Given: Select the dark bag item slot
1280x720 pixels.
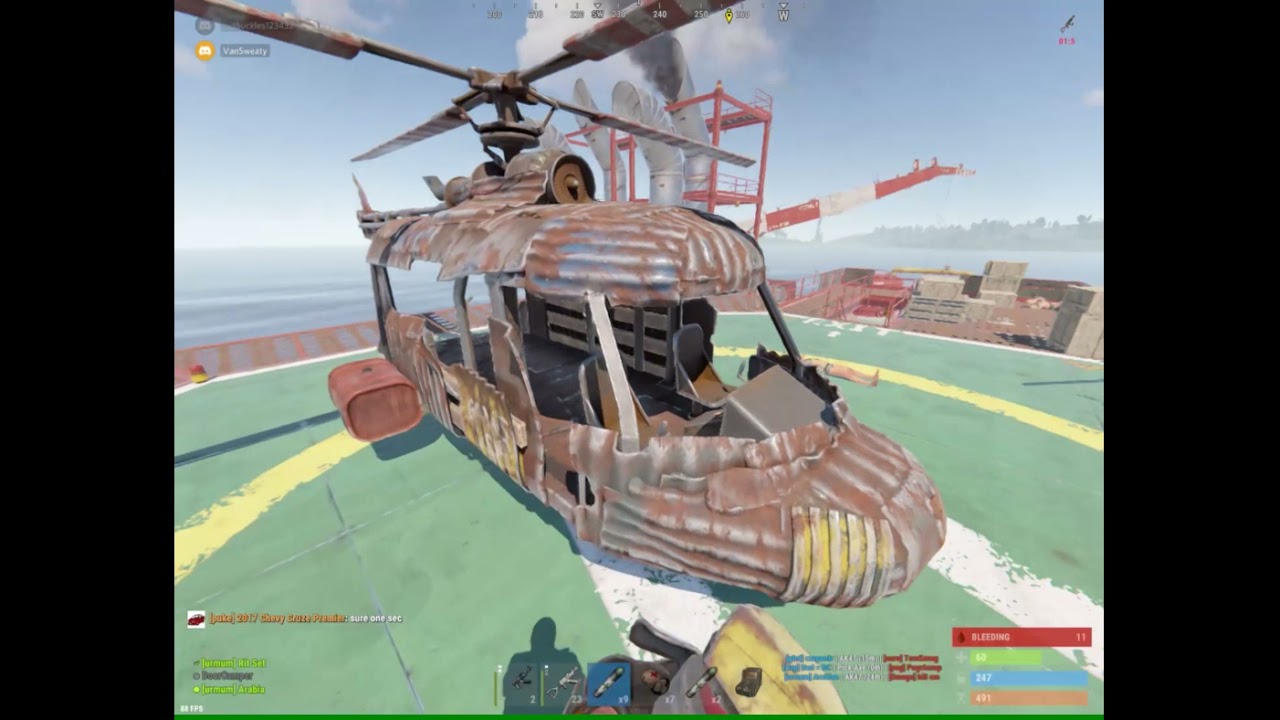Looking at the screenshot, I should tap(746, 684).
